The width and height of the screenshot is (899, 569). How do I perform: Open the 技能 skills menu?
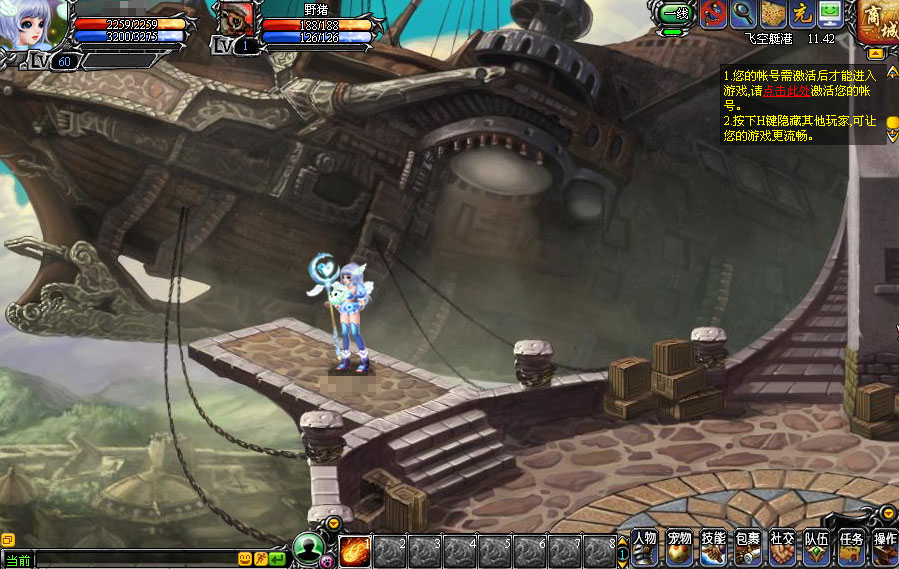[713, 546]
